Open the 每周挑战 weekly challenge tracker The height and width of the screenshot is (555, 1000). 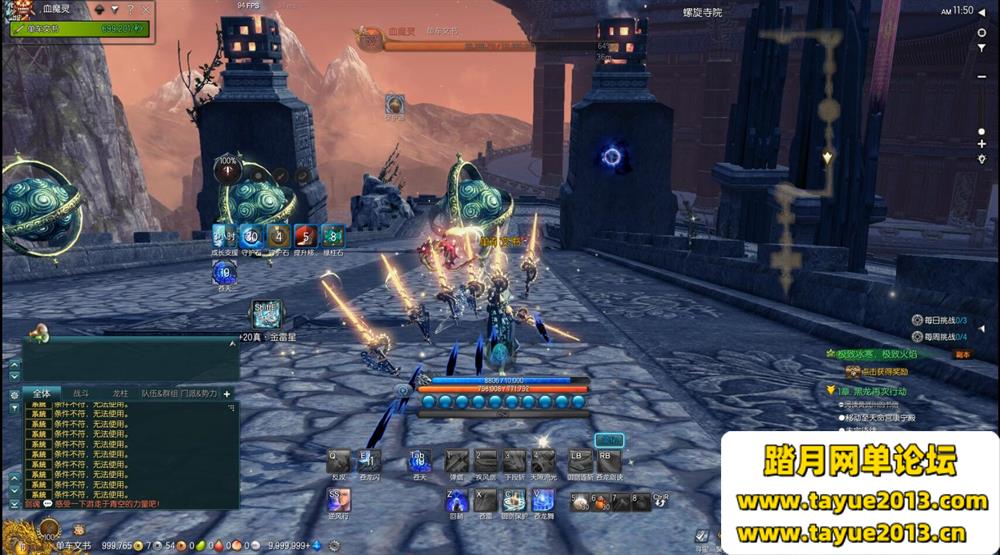[x=942, y=338]
